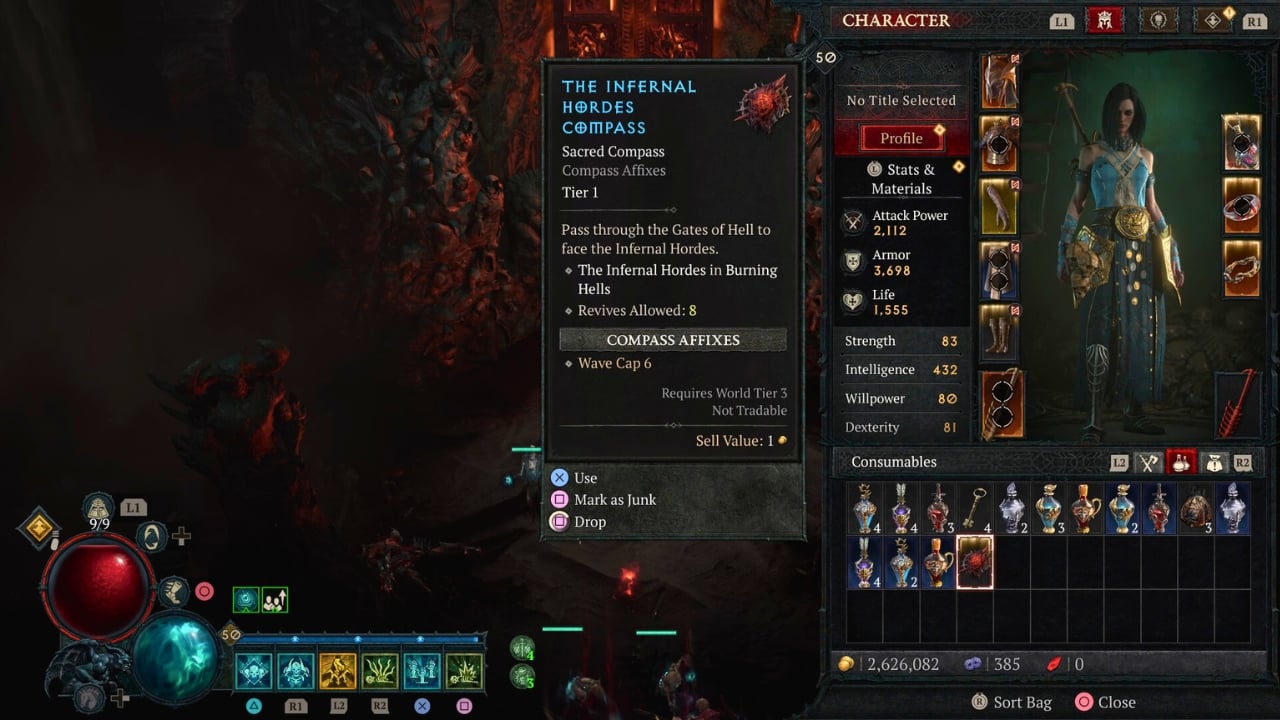Click the crossed-axes equipment tab icon
The height and width of the screenshot is (720, 1280).
click(1149, 462)
